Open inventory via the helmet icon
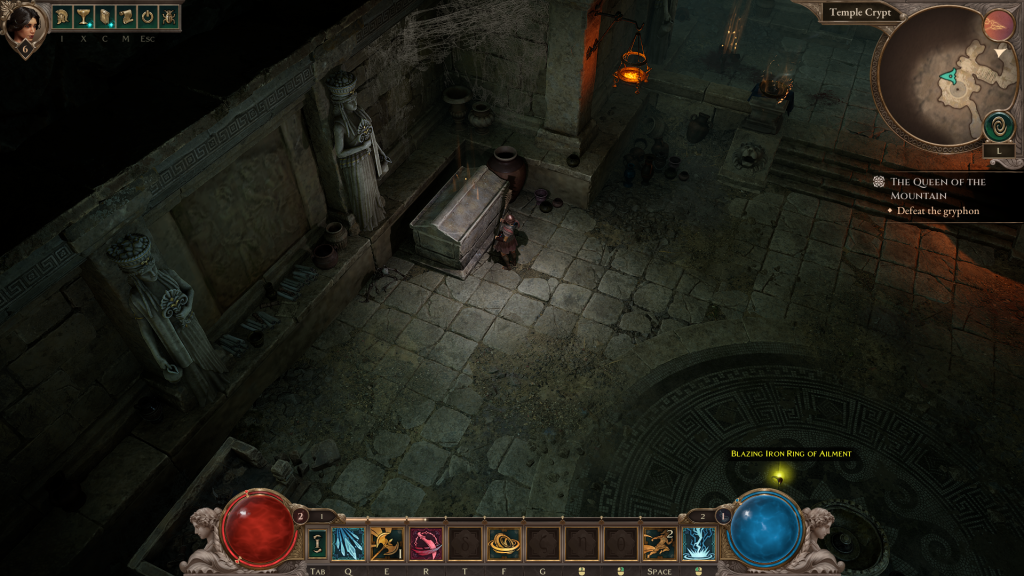Image resolution: width=1024 pixels, height=576 pixels. point(62,17)
